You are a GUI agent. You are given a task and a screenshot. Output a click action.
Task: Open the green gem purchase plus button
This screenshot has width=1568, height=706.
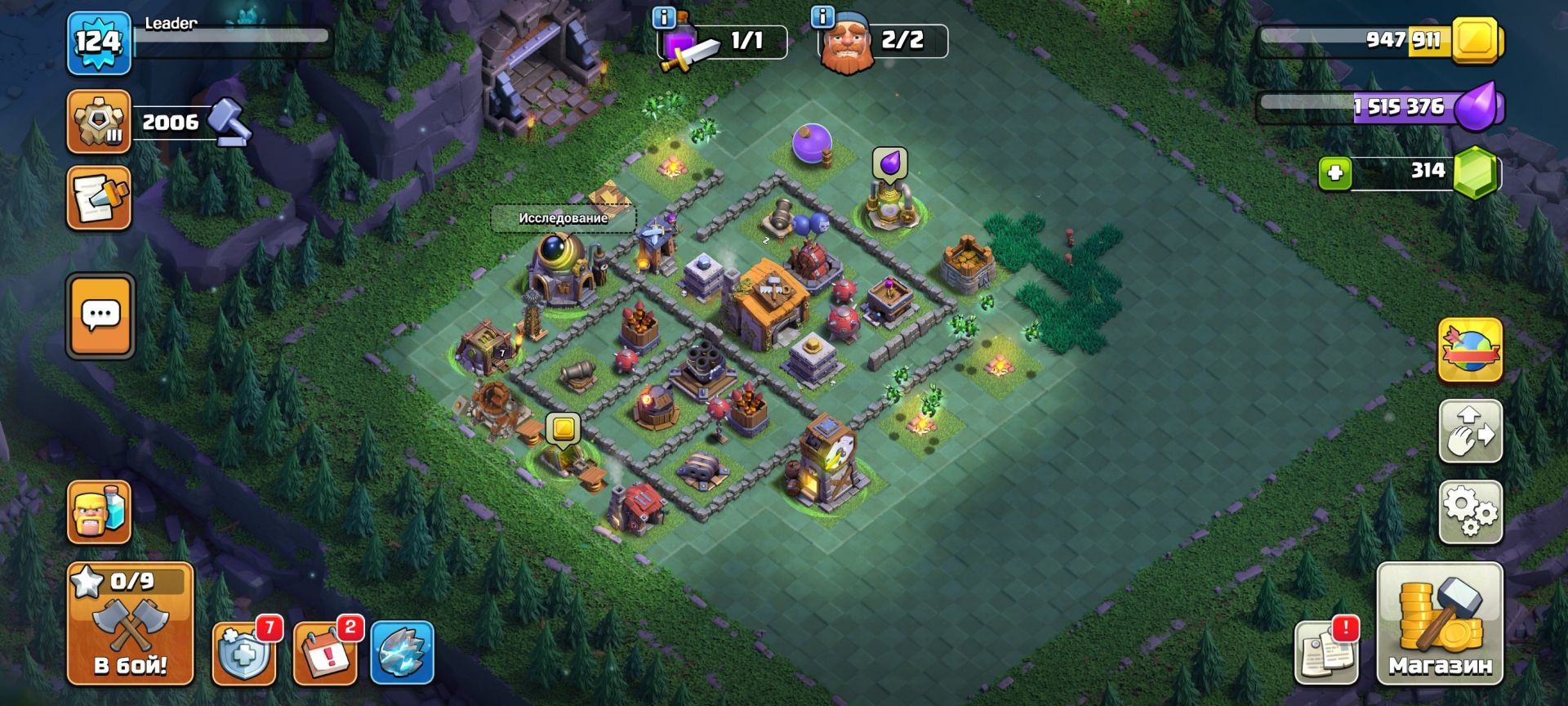tap(1335, 173)
